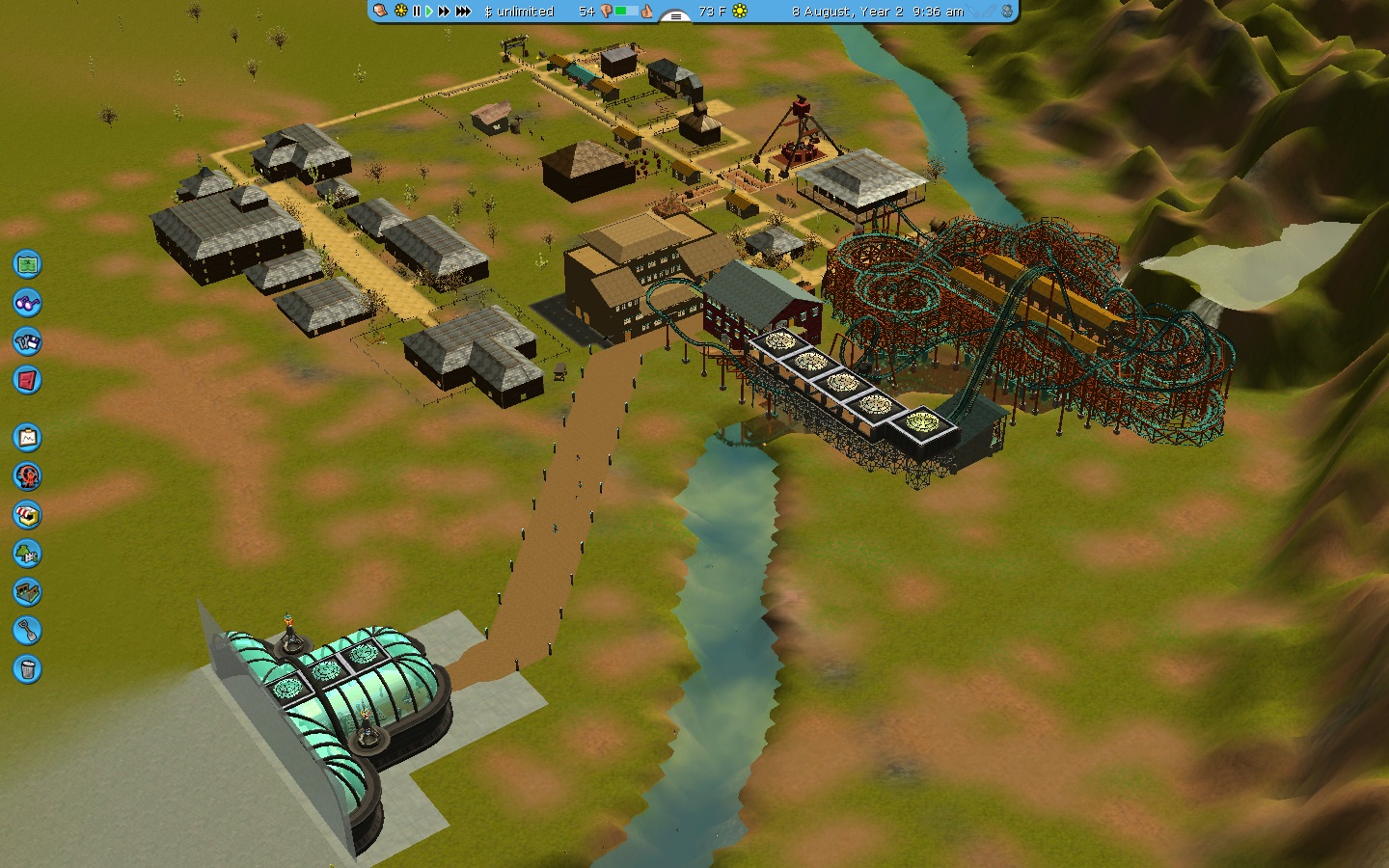
Task: Select the terrain shovel tool
Action: (x=27, y=631)
